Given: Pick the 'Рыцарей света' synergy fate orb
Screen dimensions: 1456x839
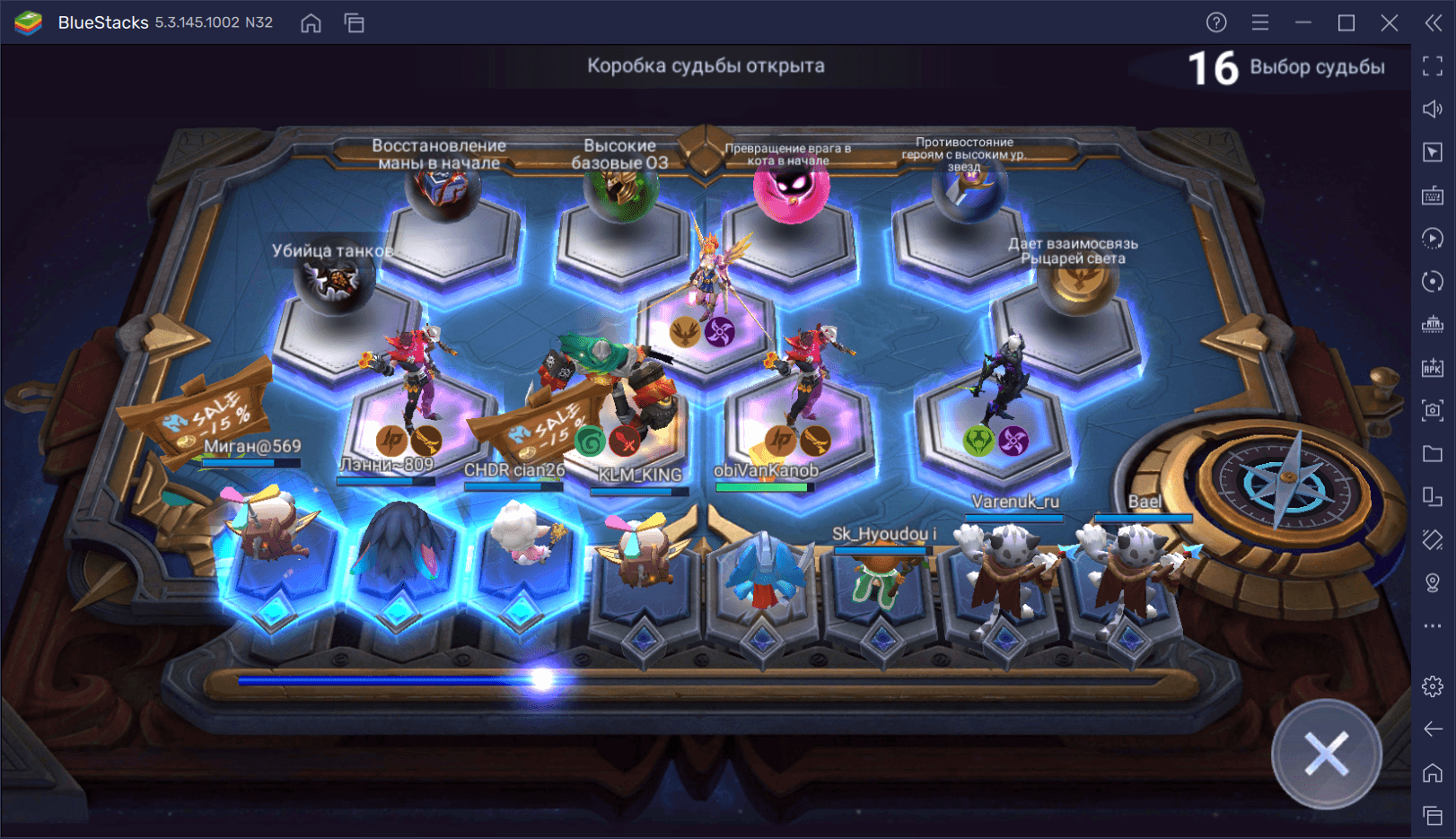Looking at the screenshot, I should click(x=1077, y=285).
